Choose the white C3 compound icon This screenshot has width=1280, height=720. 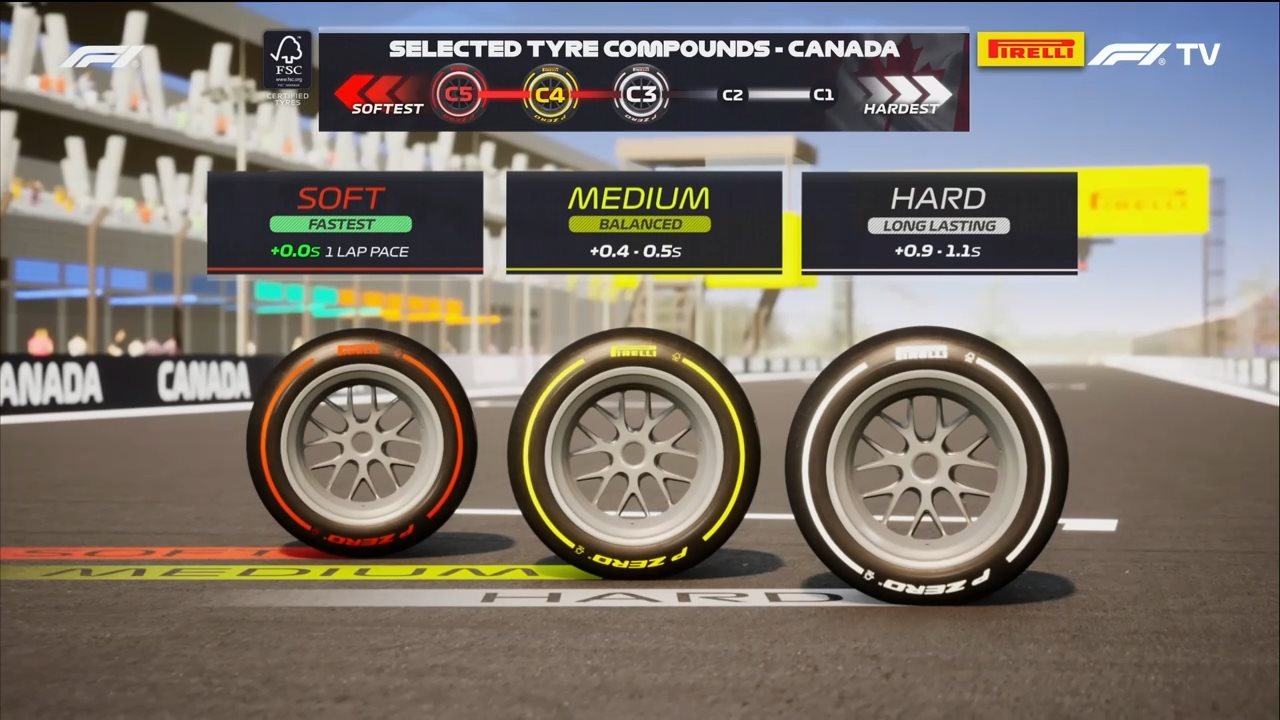[x=641, y=94]
